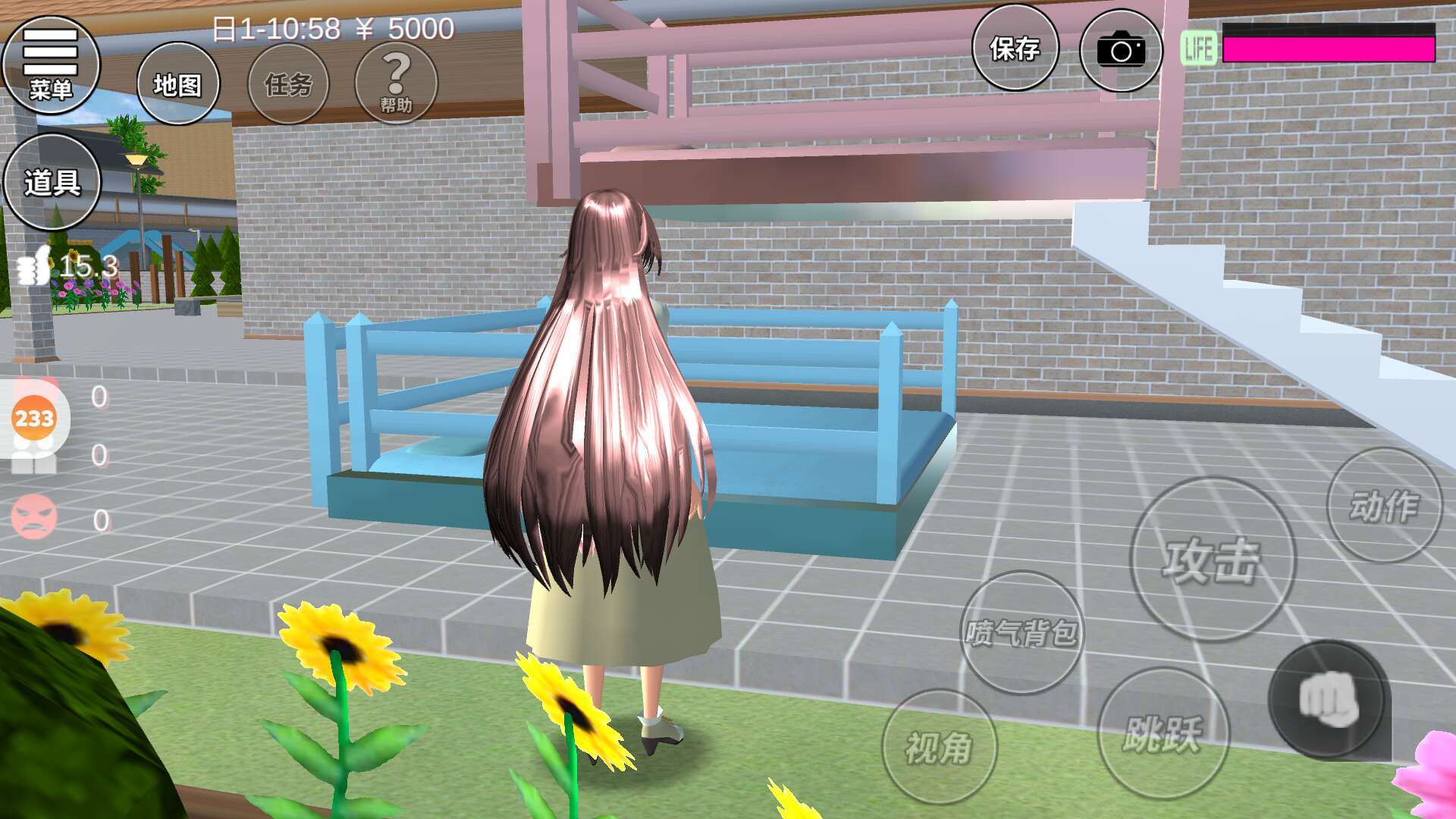Open the 道具 items panel
This screenshot has width=1456, height=819.
pos(52,182)
